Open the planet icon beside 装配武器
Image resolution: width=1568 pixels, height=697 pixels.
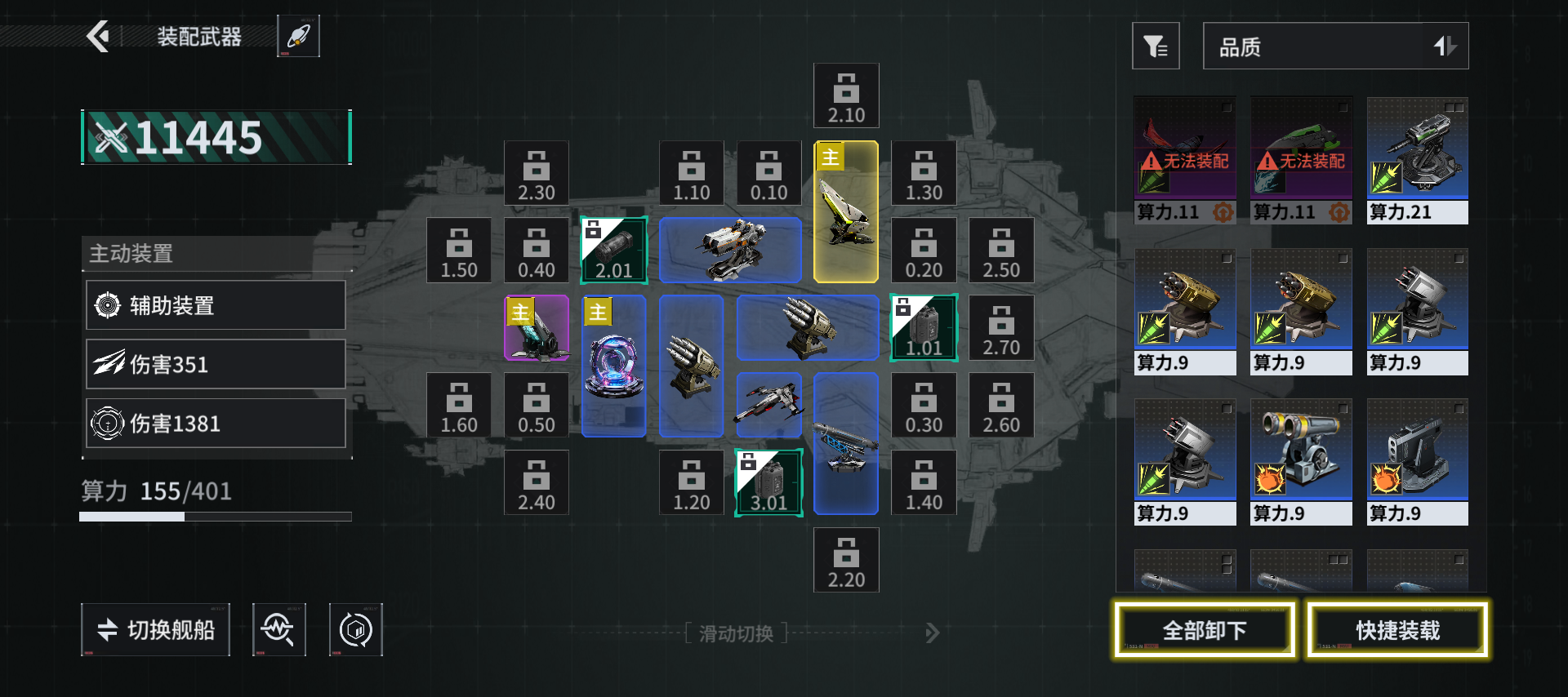click(299, 36)
